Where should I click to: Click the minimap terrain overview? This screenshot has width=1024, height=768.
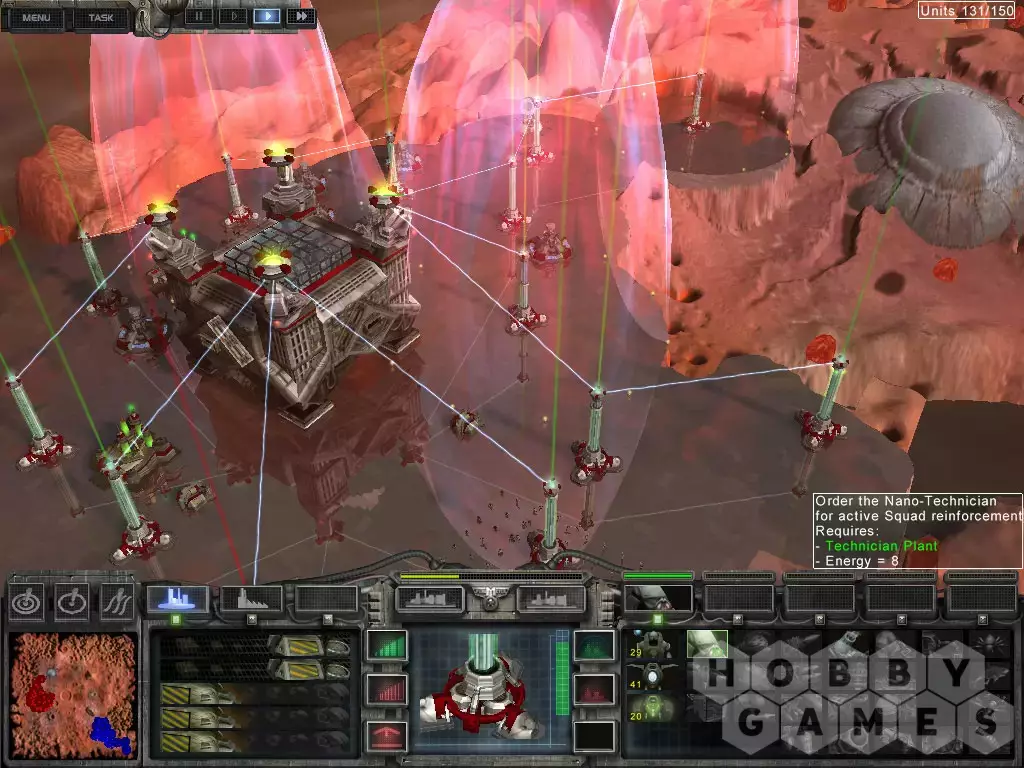70,692
